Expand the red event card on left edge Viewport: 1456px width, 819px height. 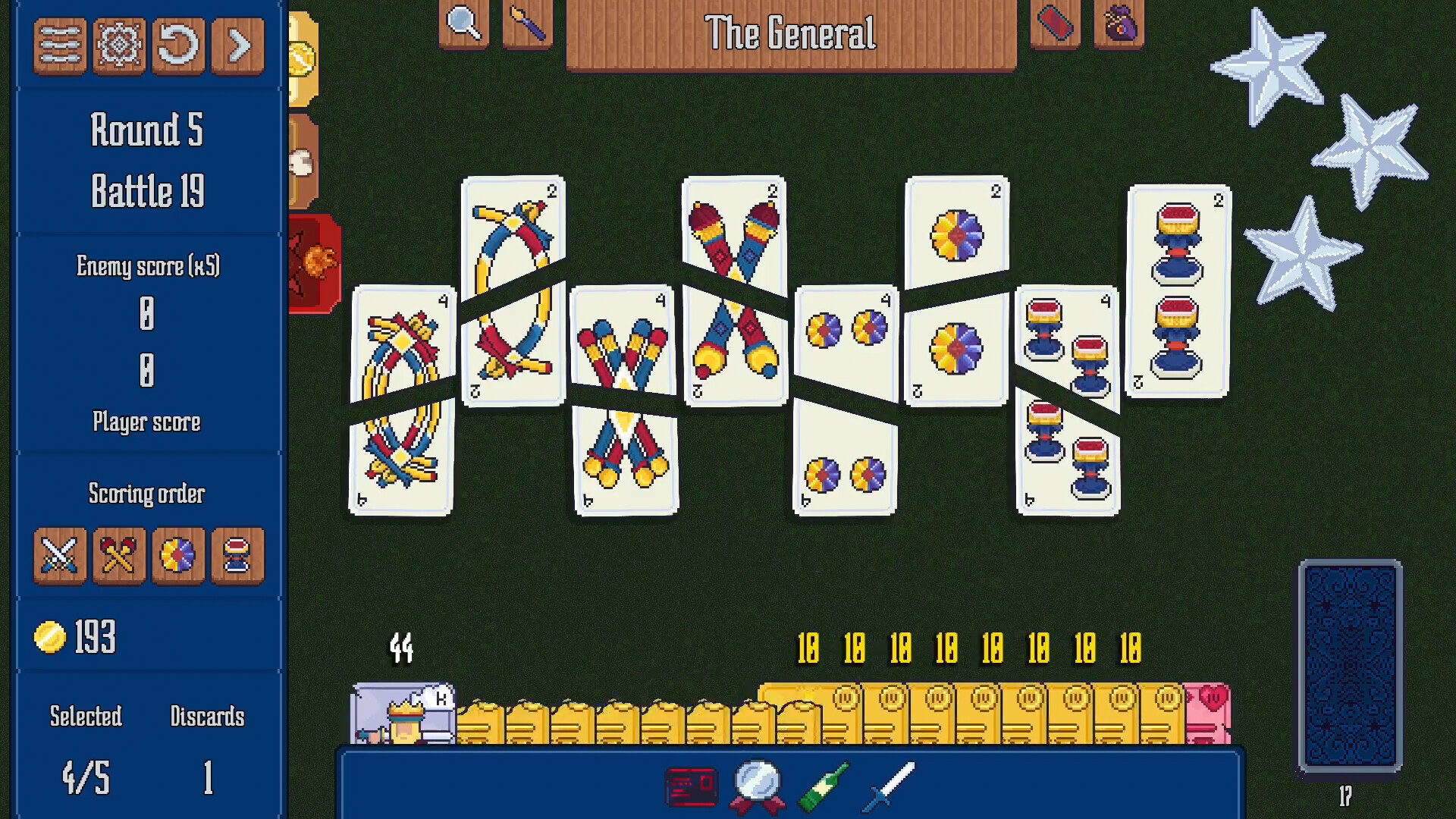click(x=313, y=262)
